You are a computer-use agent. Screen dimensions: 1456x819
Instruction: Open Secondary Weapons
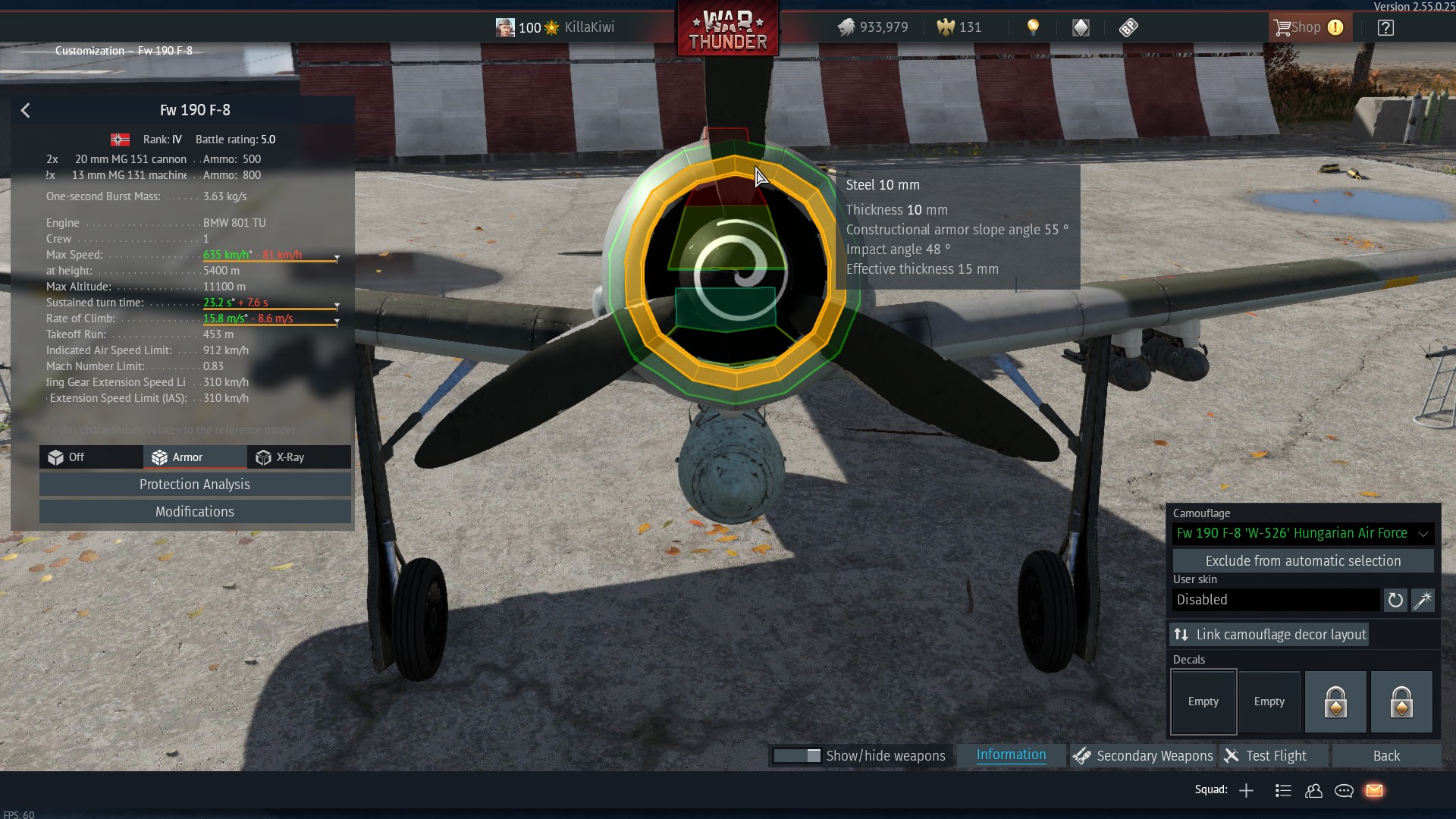(x=1143, y=756)
